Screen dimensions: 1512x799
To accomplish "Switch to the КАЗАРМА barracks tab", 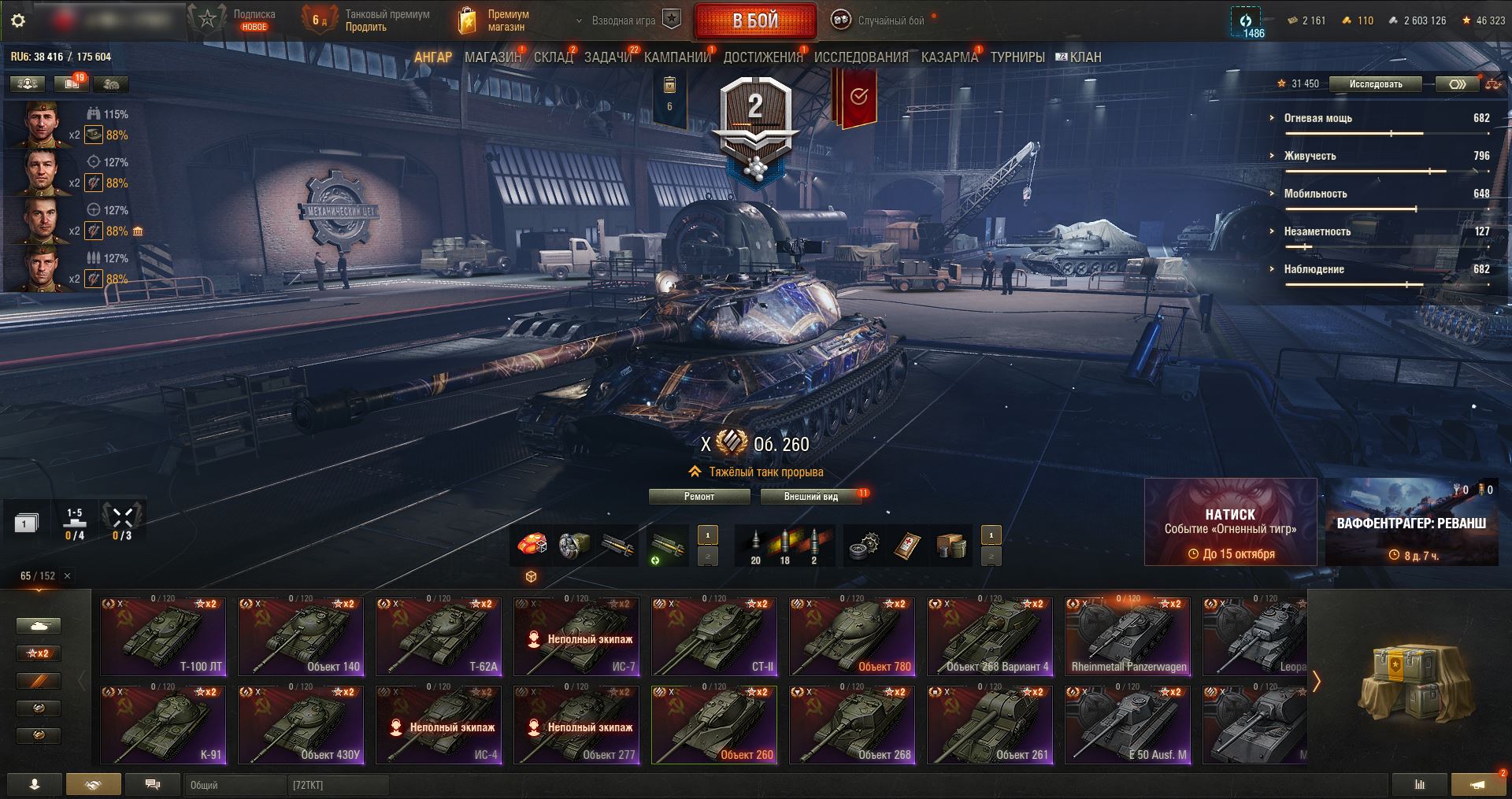I will point(949,57).
